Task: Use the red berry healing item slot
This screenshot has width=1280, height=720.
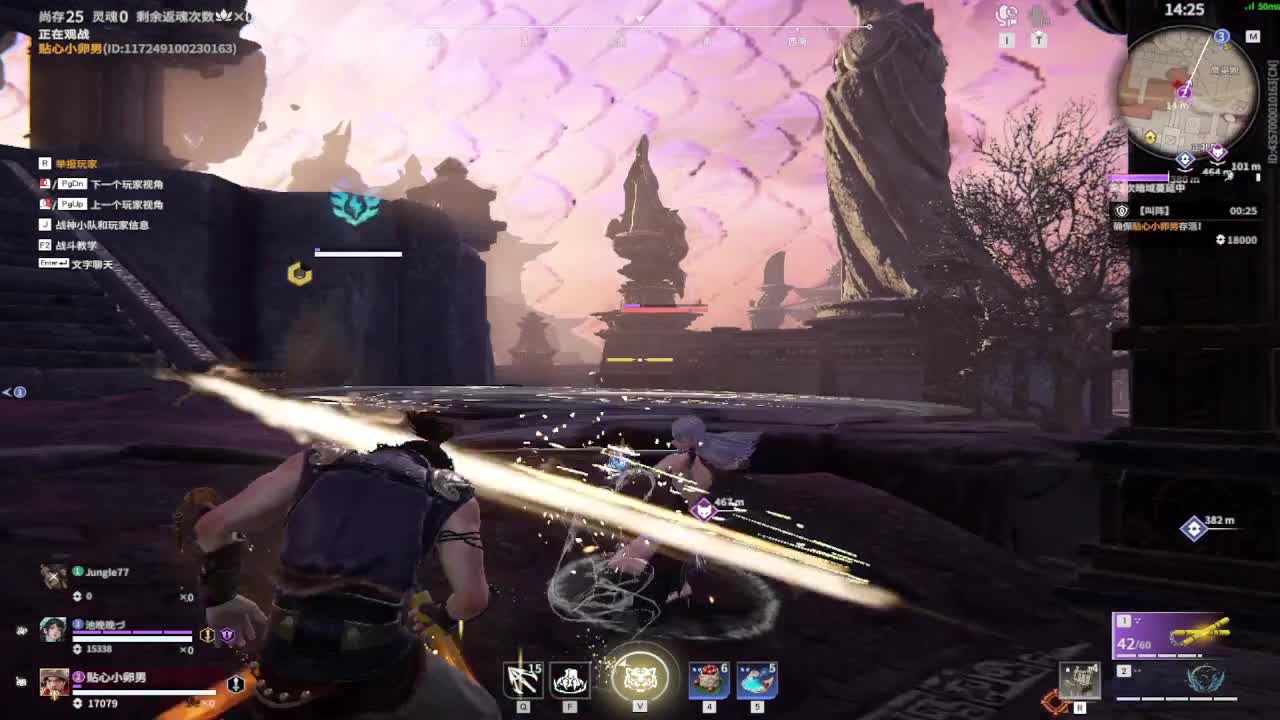Action: [x=708, y=680]
